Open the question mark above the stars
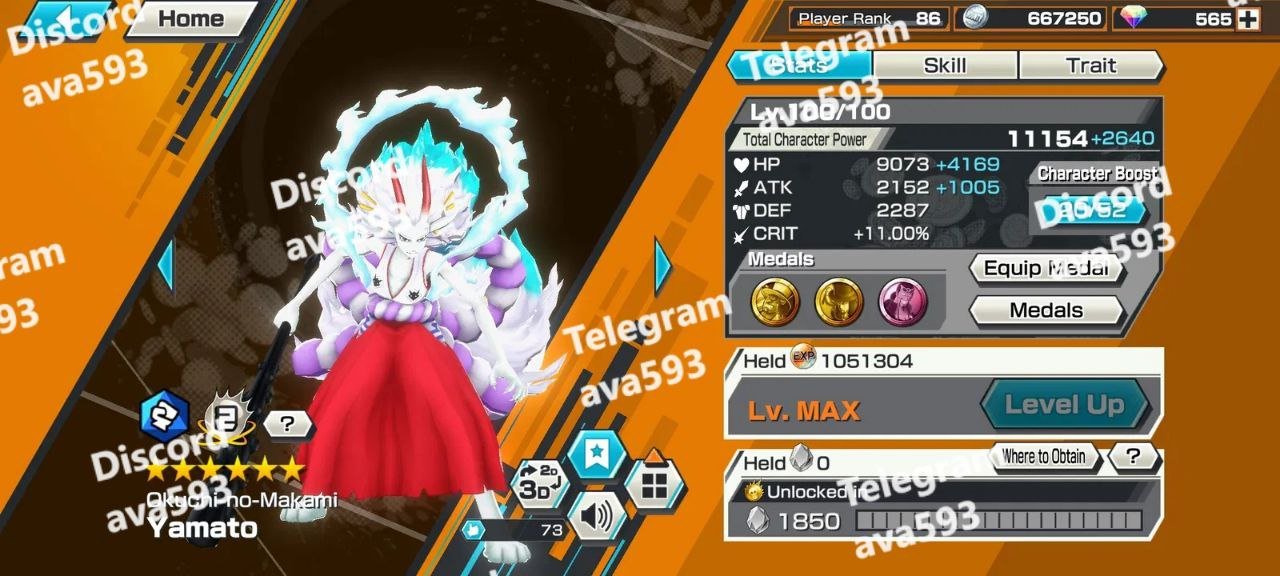 (x=287, y=424)
